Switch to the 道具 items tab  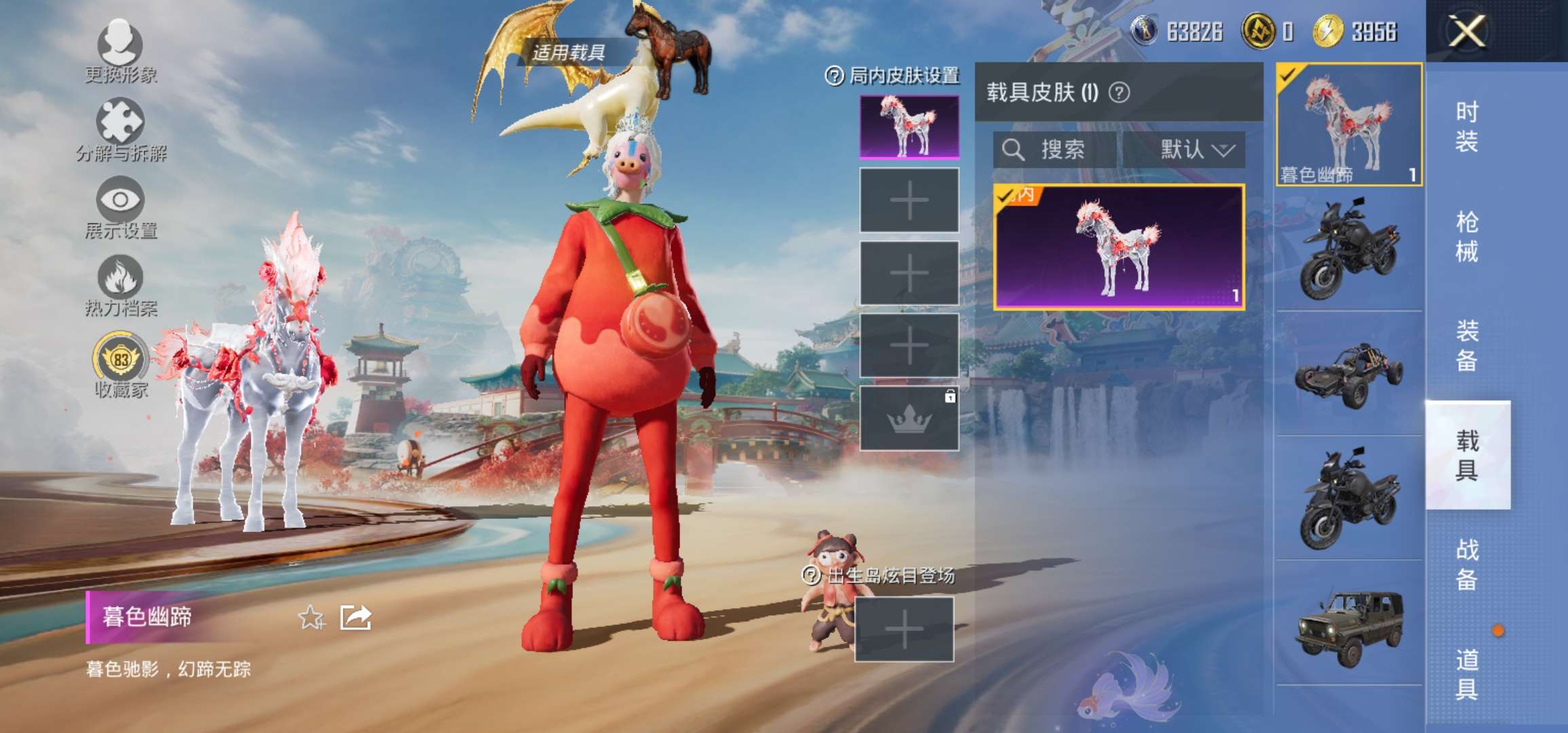(x=1466, y=675)
